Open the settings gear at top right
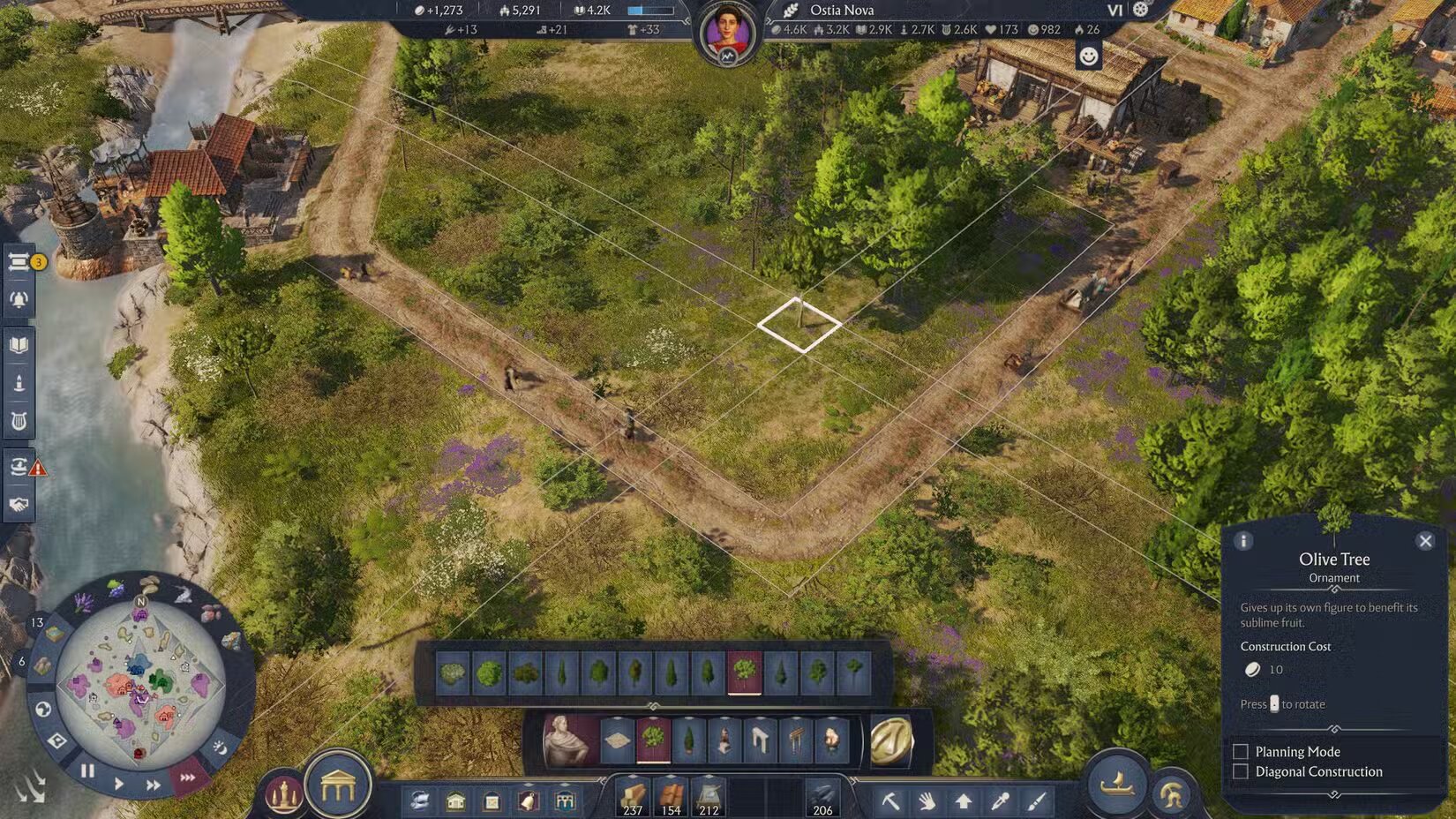1456x819 pixels. click(1141, 11)
